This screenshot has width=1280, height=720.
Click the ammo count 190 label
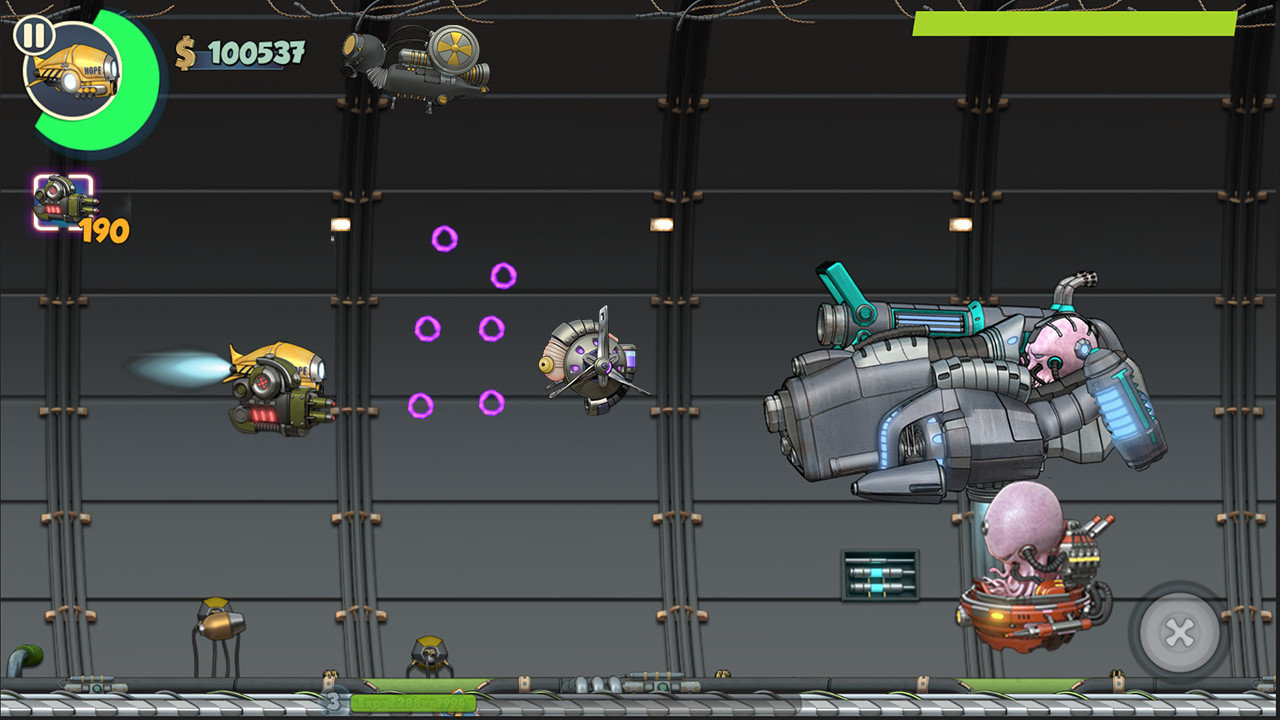(105, 232)
